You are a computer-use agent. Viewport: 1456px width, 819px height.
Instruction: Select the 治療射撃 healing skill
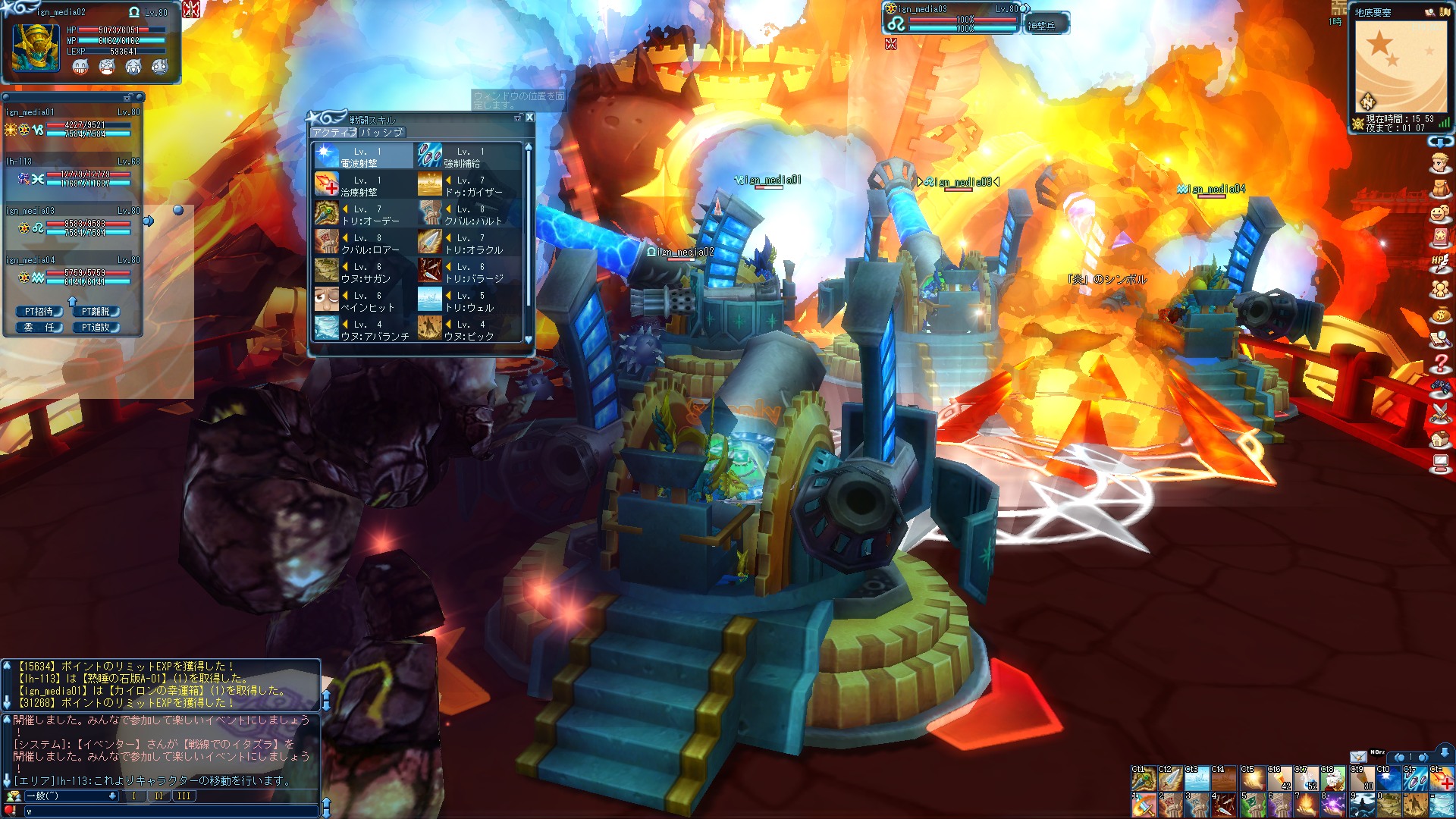click(x=327, y=184)
